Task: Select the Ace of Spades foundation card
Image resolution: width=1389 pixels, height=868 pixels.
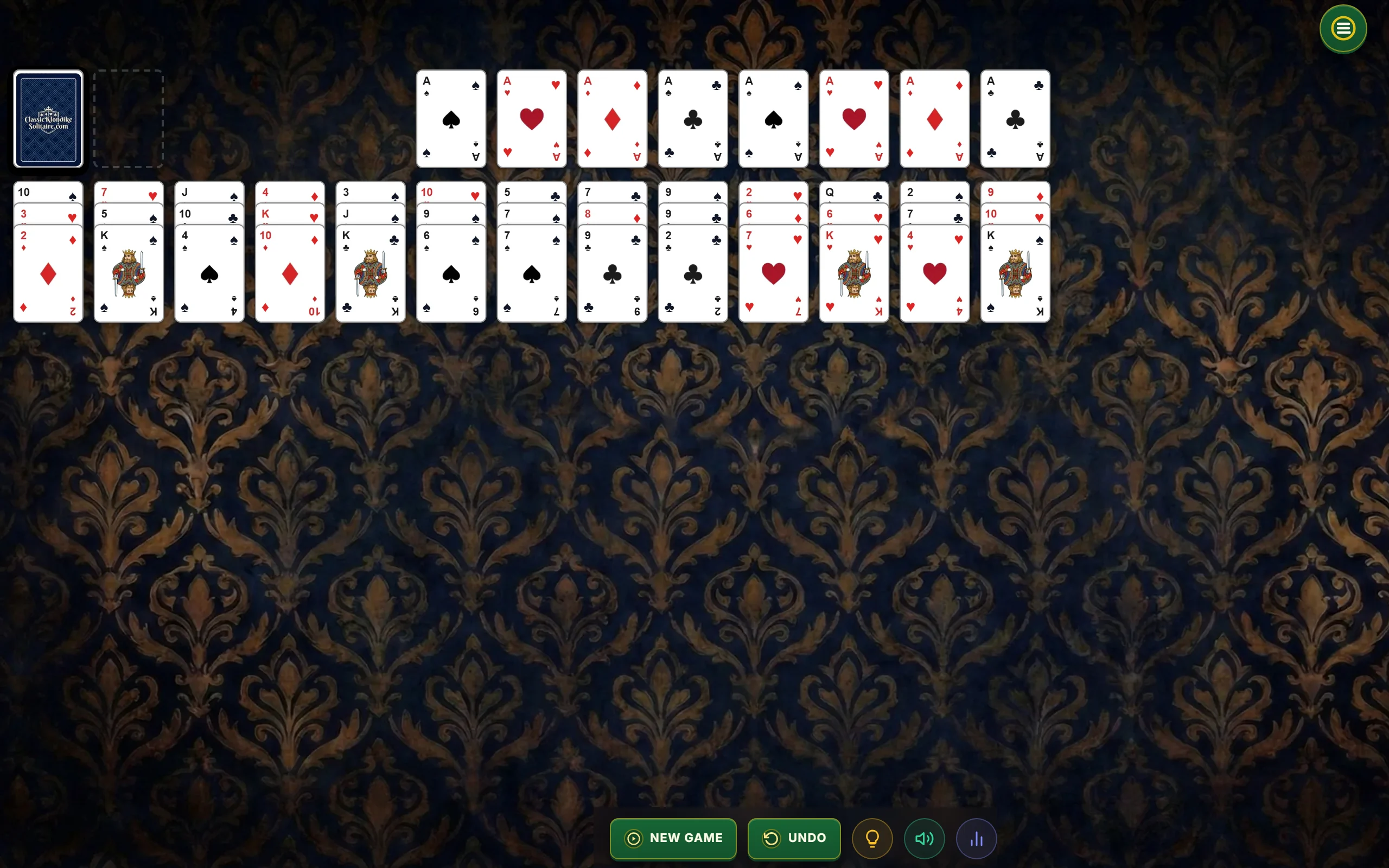Action: [x=451, y=119]
